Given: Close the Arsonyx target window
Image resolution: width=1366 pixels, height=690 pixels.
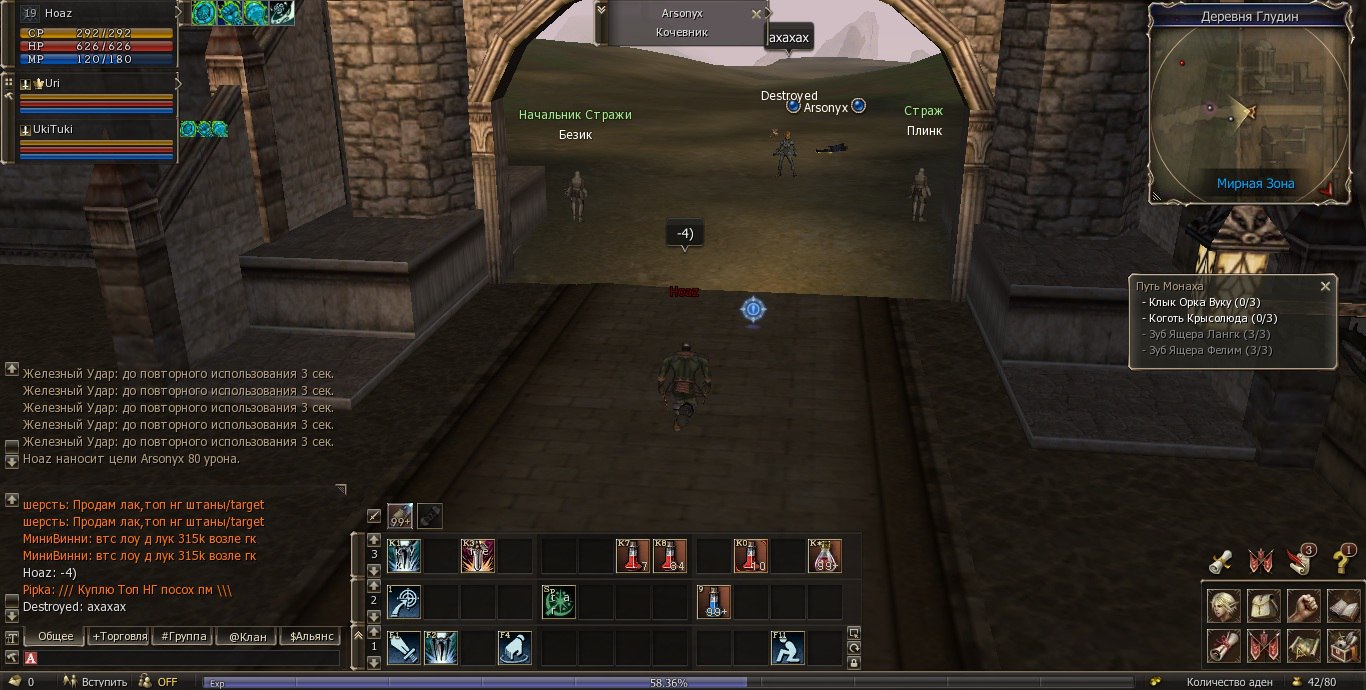Looking at the screenshot, I should [x=756, y=14].
